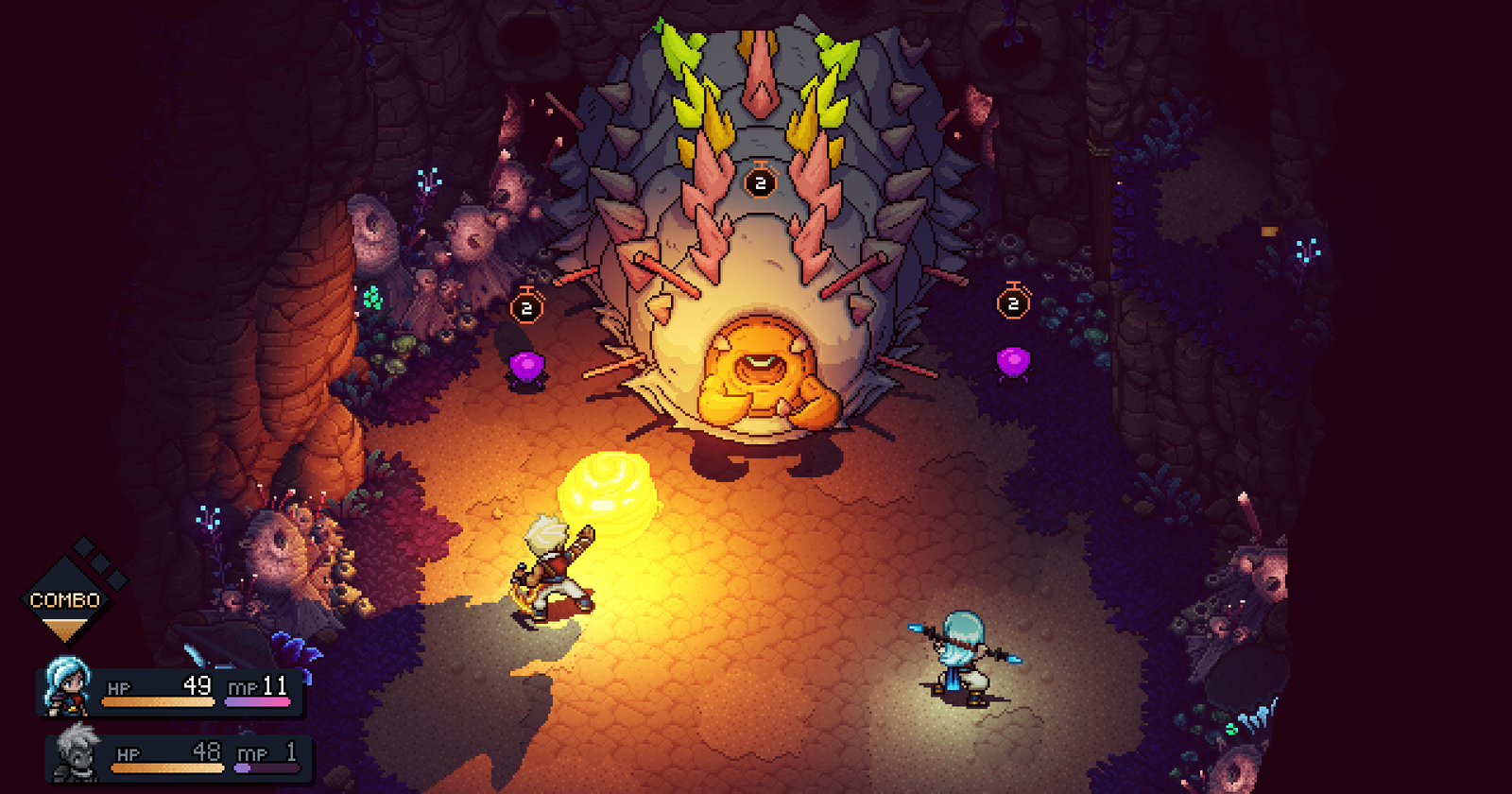Click the turn countdown icon on the boss
The height and width of the screenshot is (794, 1512).
pos(760,181)
